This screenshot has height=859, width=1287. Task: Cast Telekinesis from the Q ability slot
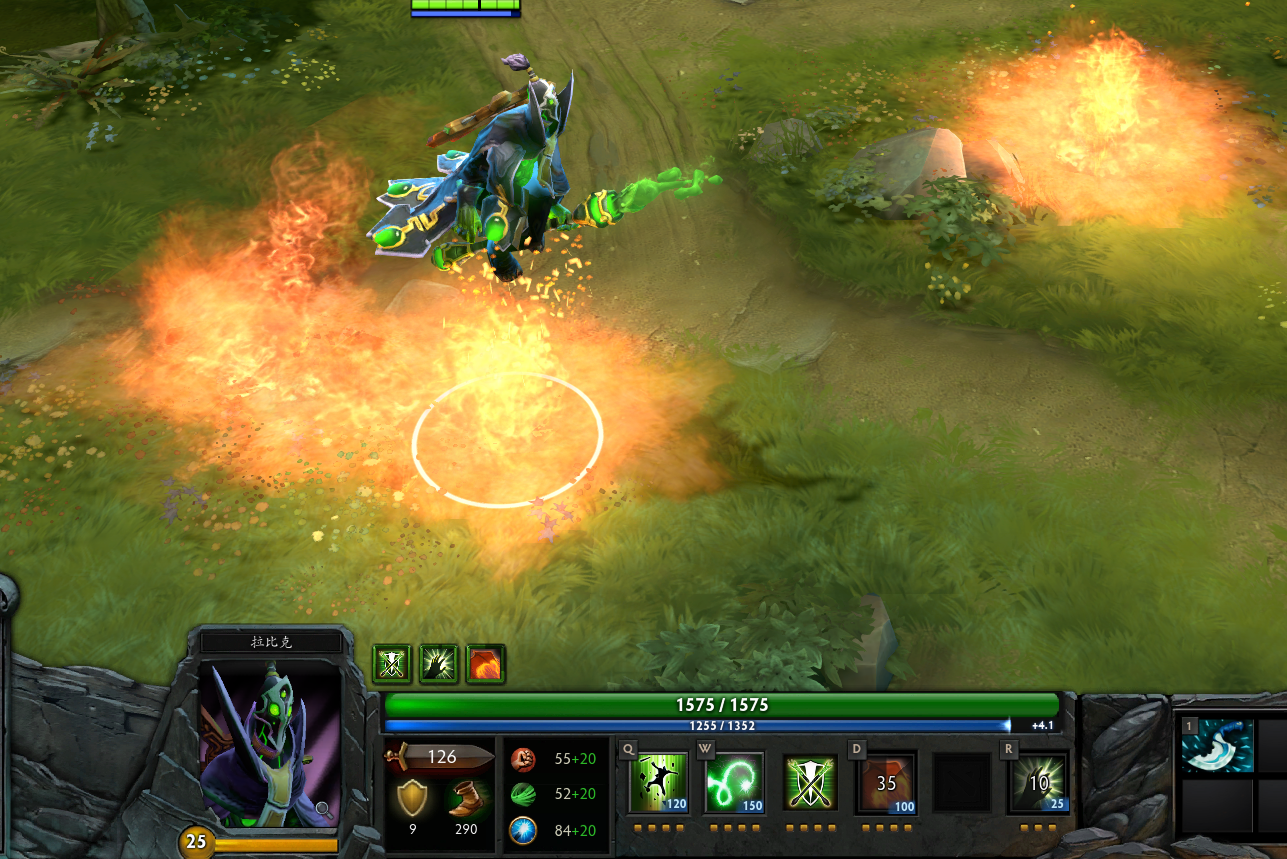click(659, 782)
